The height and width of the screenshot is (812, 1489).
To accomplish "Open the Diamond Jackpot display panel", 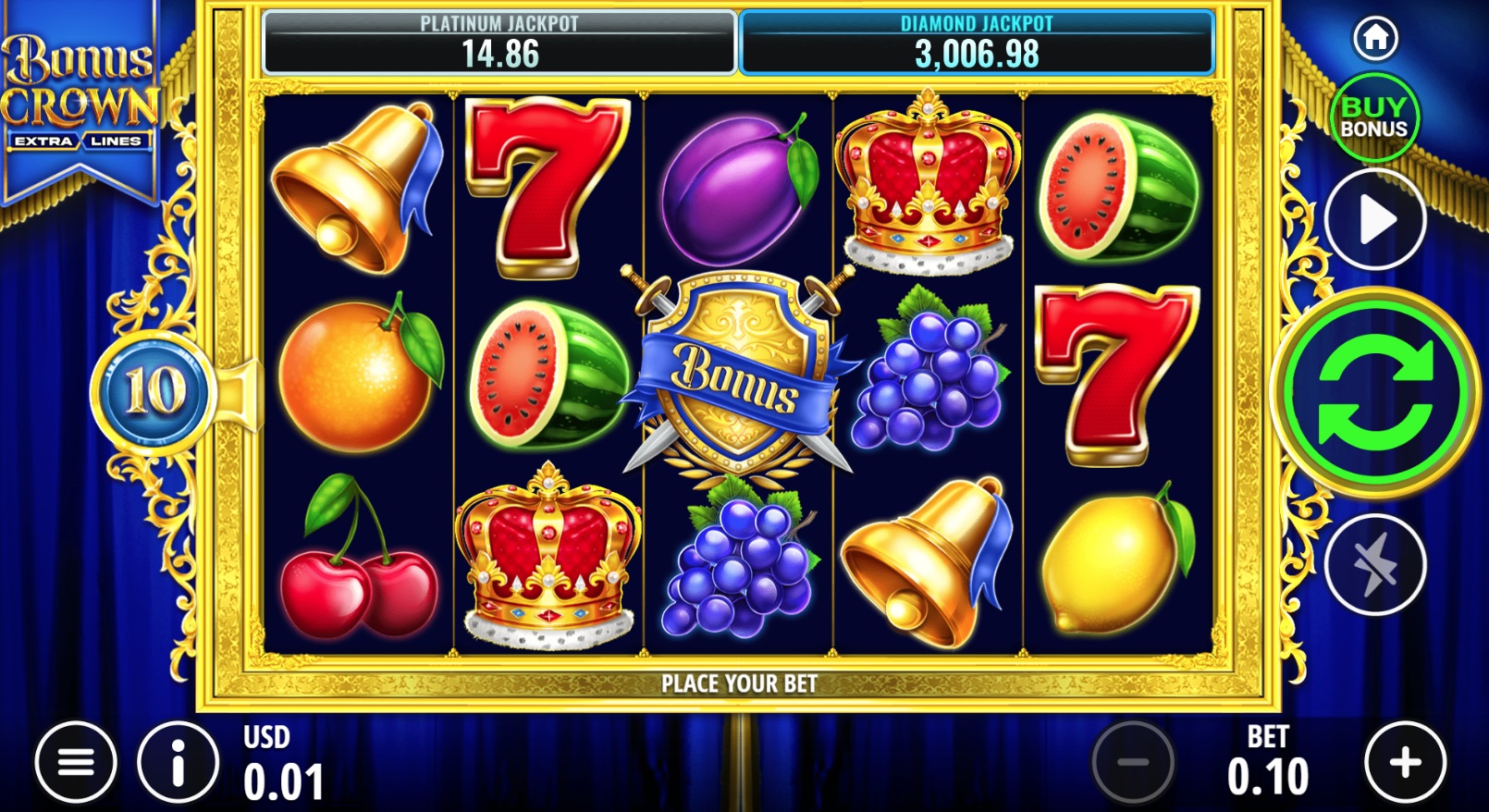I will pyautogui.click(x=974, y=40).
